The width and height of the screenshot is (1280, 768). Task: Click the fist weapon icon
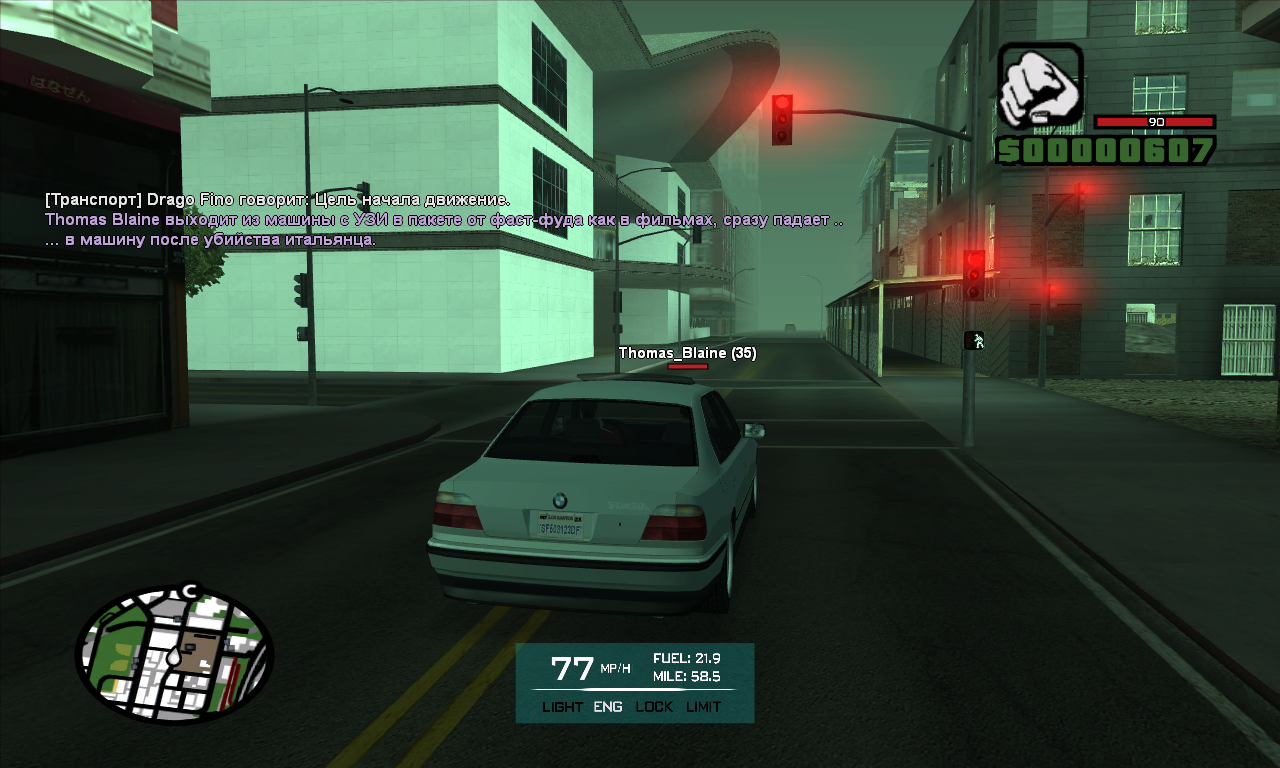point(1040,86)
